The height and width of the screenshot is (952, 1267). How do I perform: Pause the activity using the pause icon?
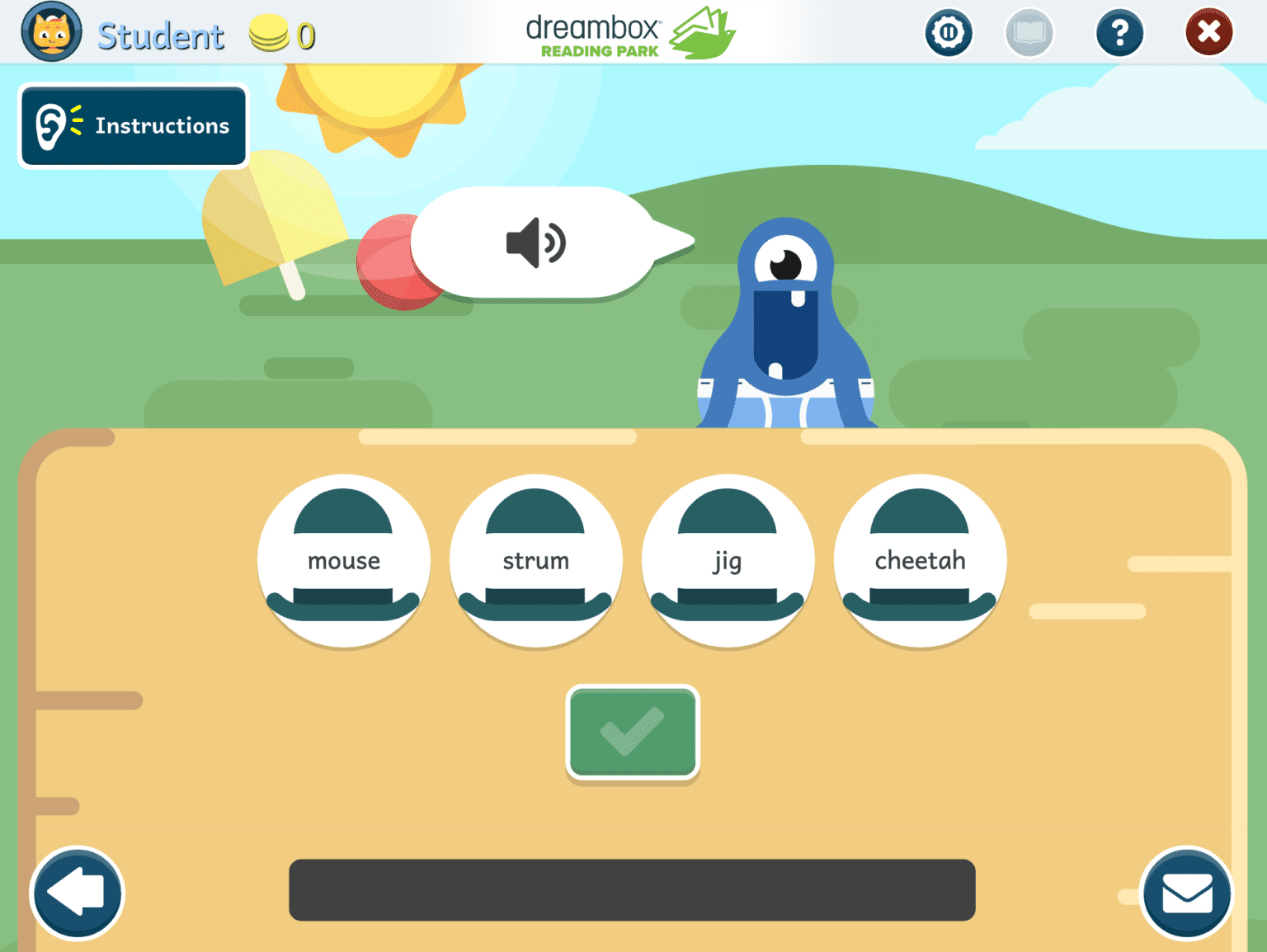(x=949, y=32)
